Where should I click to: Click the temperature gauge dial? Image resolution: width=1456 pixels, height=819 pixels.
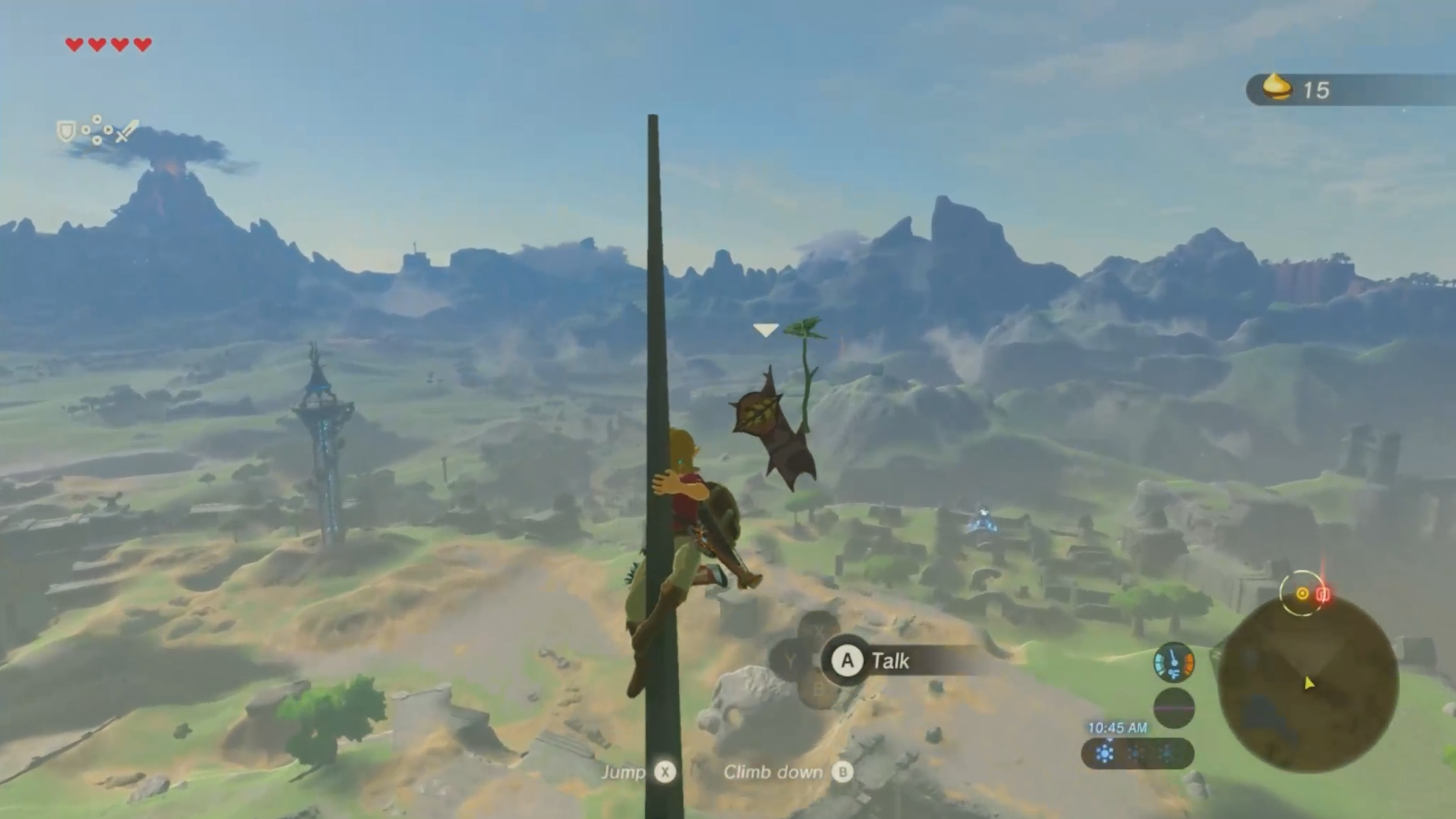[1173, 662]
